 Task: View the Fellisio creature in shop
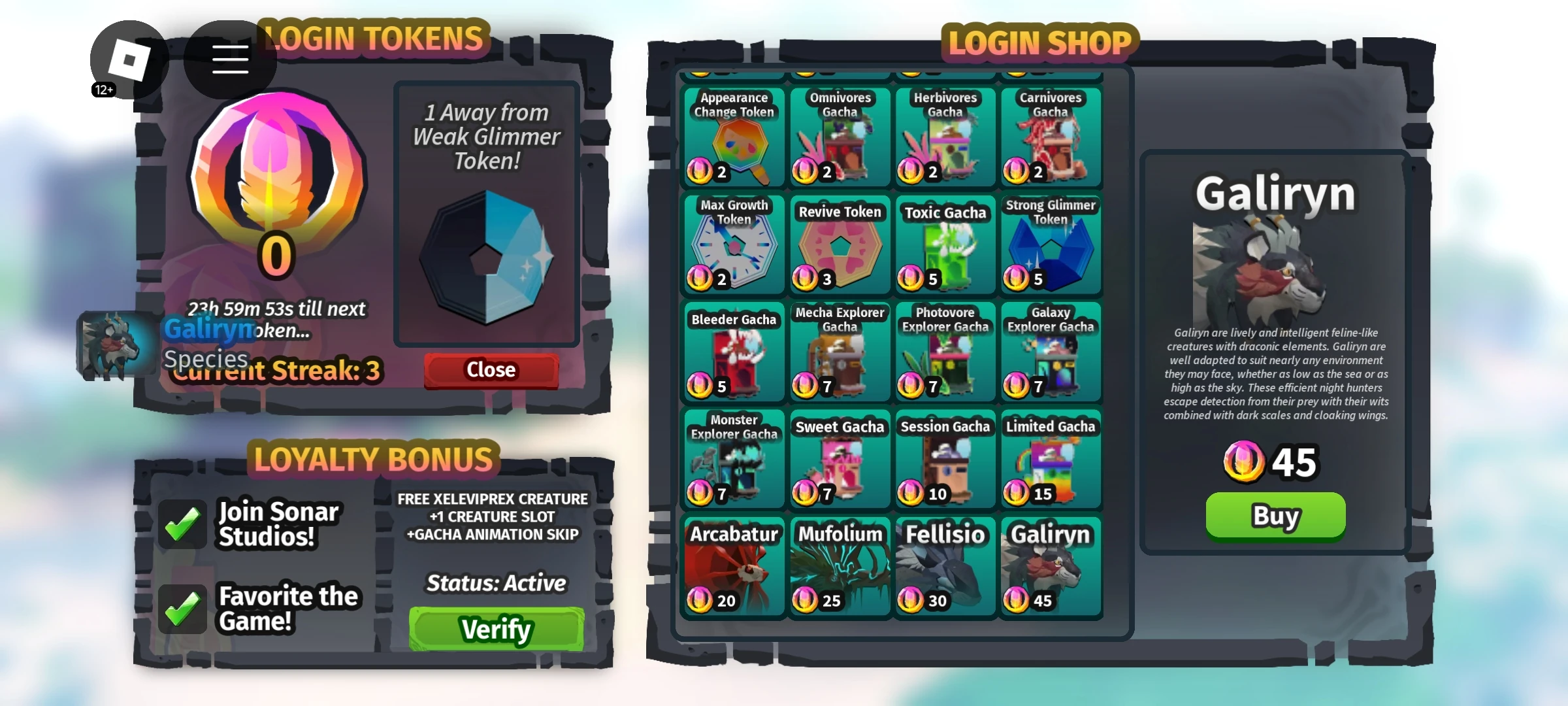[x=945, y=567]
